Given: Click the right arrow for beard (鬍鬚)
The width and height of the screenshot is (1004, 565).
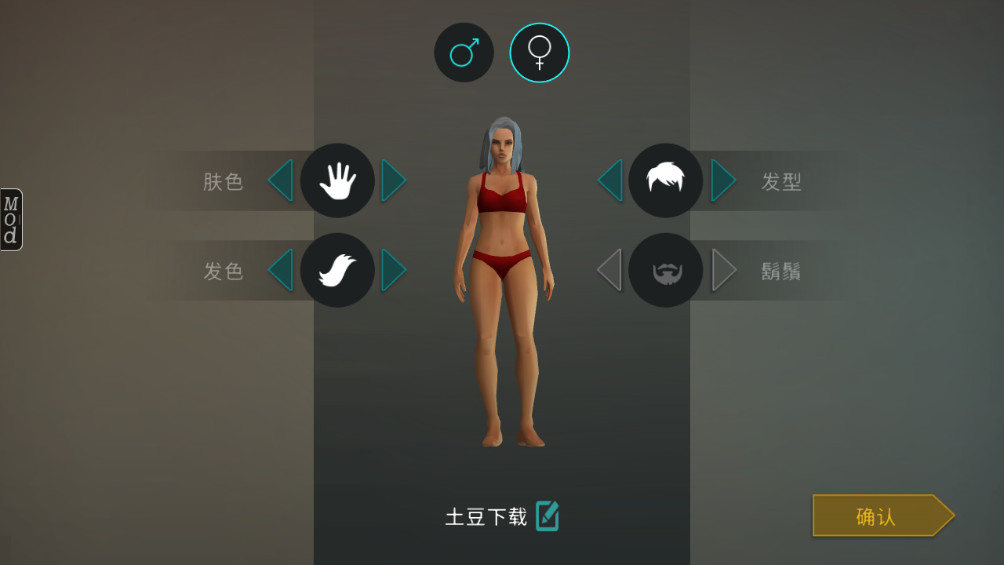Looking at the screenshot, I should 723,270.
